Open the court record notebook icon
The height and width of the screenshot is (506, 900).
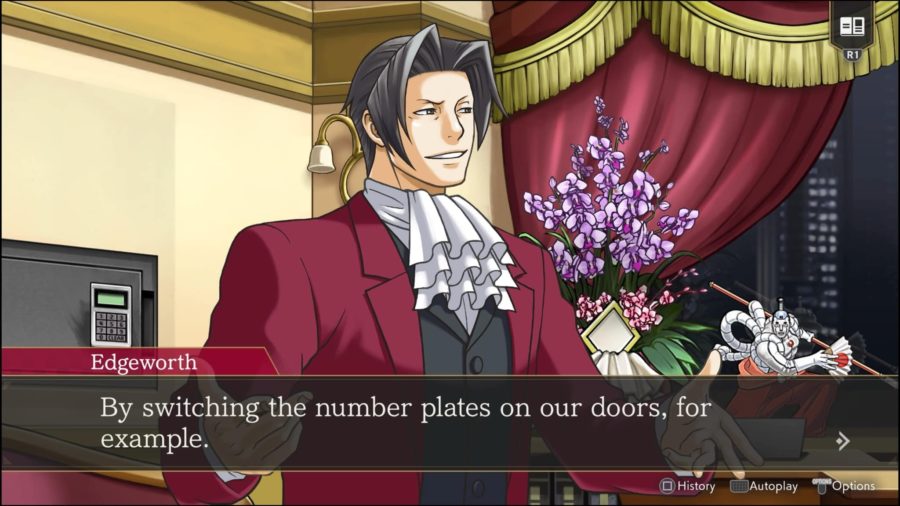852,27
